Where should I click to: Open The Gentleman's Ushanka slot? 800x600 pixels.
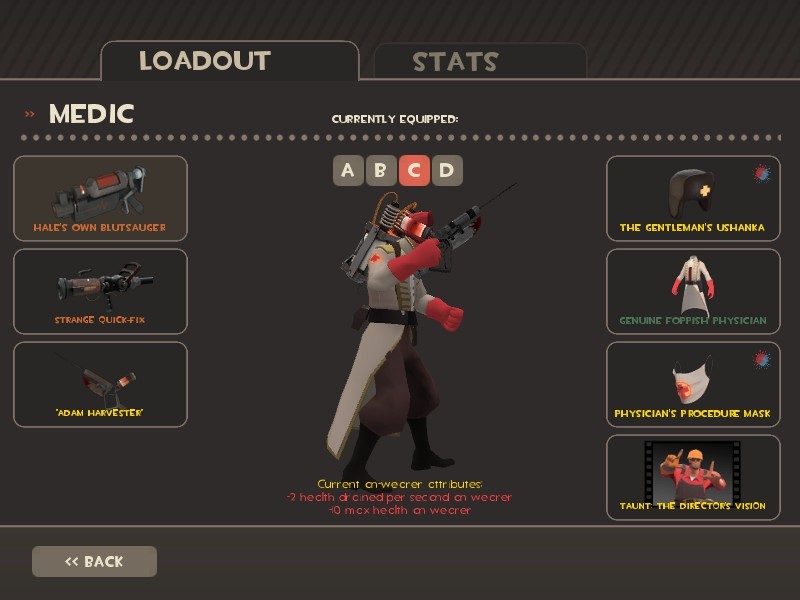[692, 198]
